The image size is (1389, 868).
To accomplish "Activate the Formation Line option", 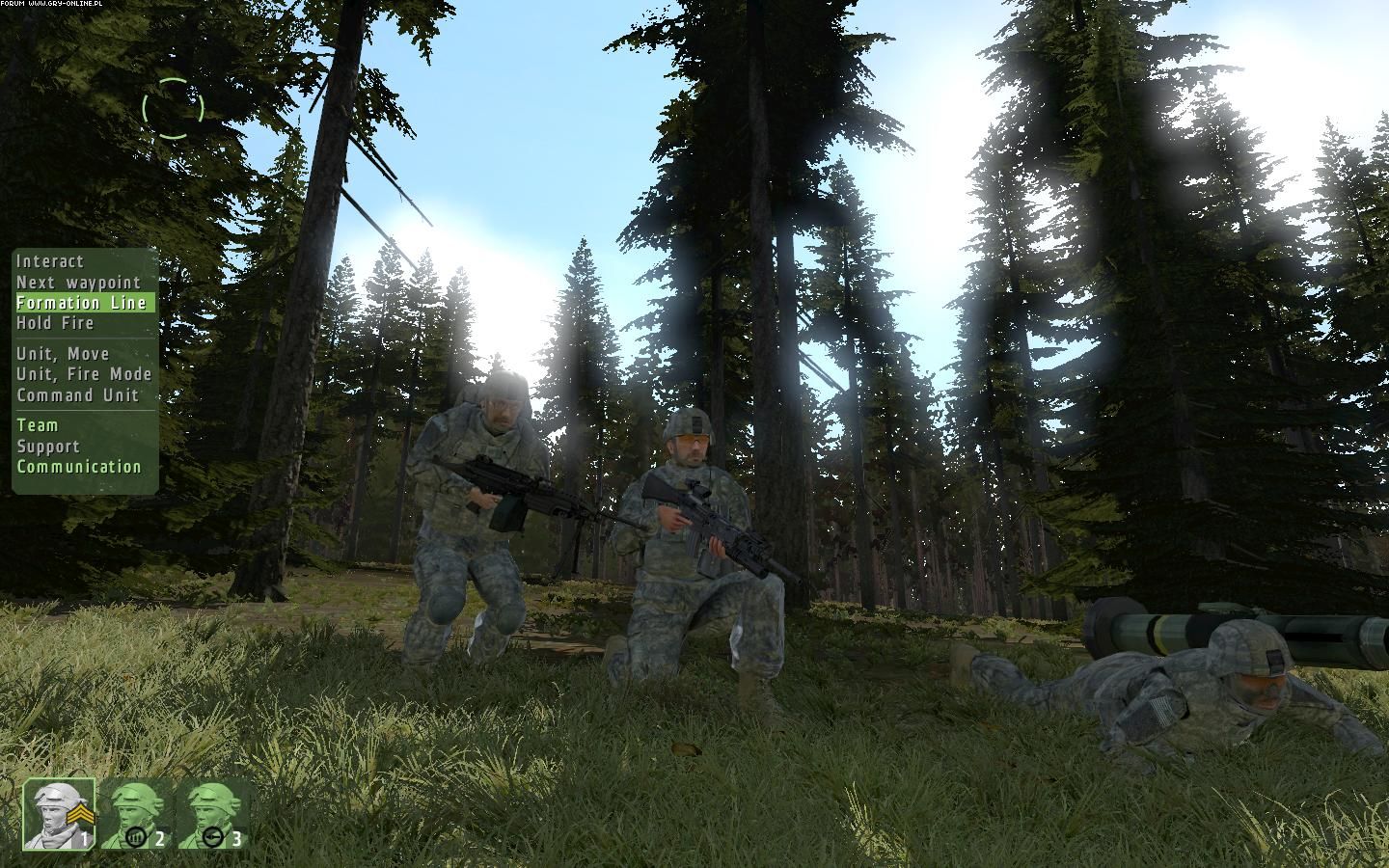I will [x=82, y=303].
